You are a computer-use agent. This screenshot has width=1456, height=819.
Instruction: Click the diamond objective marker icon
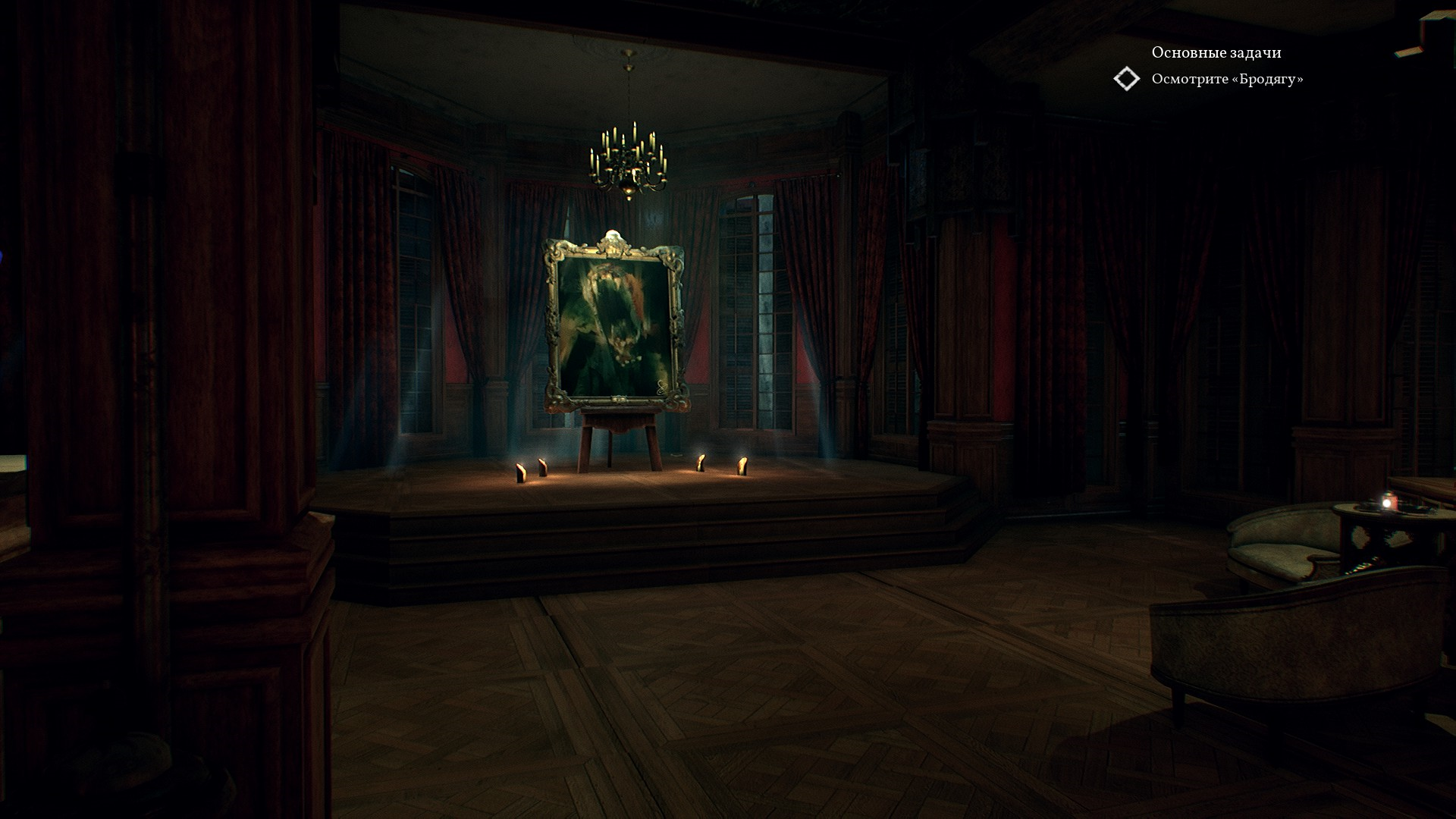(x=1126, y=79)
